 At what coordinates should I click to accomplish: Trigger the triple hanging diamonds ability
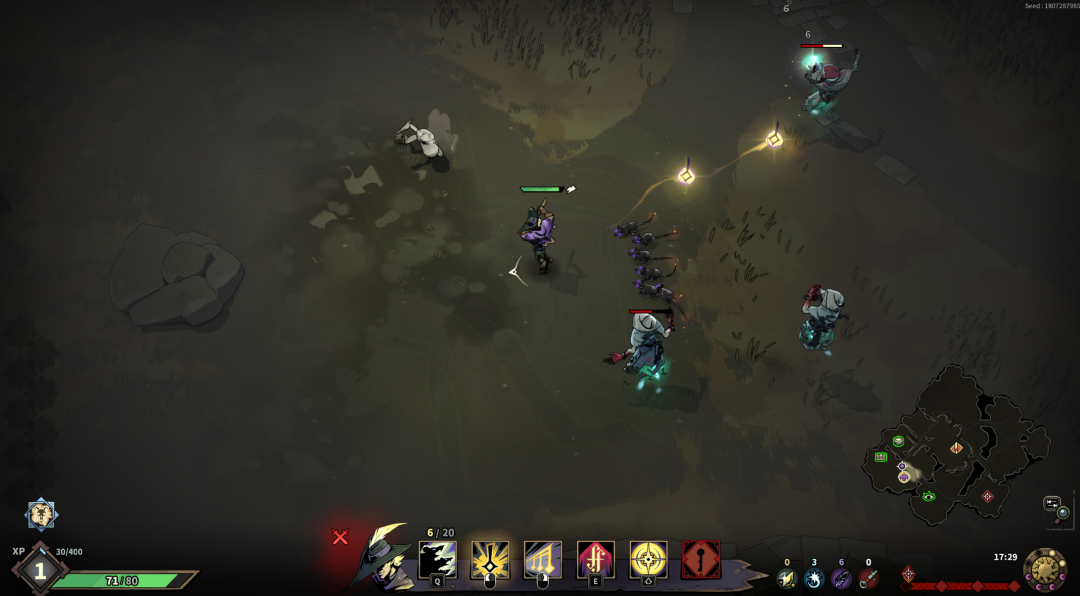click(543, 560)
